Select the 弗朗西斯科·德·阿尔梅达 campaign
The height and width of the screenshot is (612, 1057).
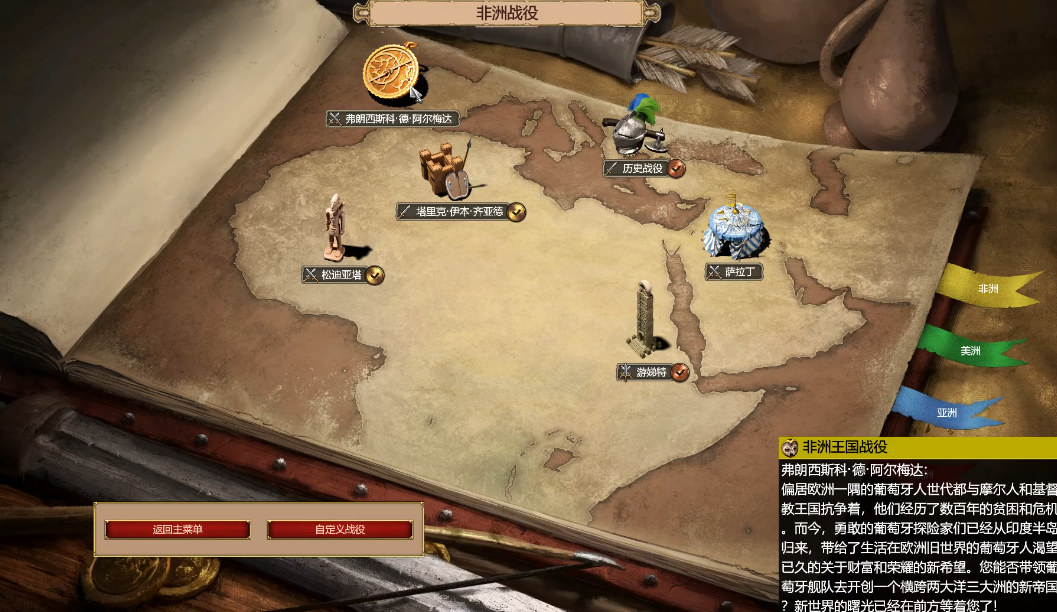(392, 76)
